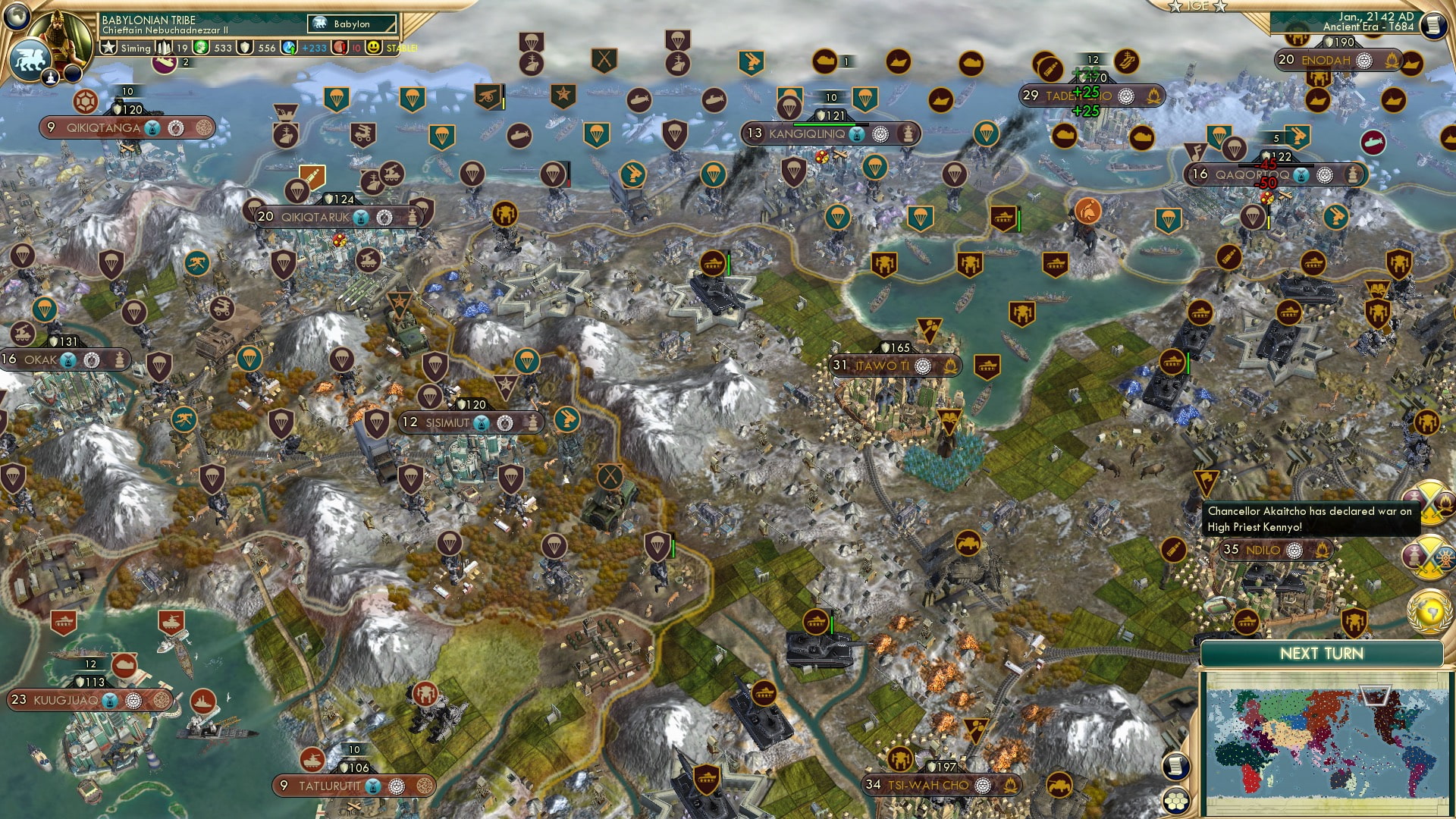Toggle the star left of the IGE label
The height and width of the screenshot is (819, 1456).
coord(1176,7)
